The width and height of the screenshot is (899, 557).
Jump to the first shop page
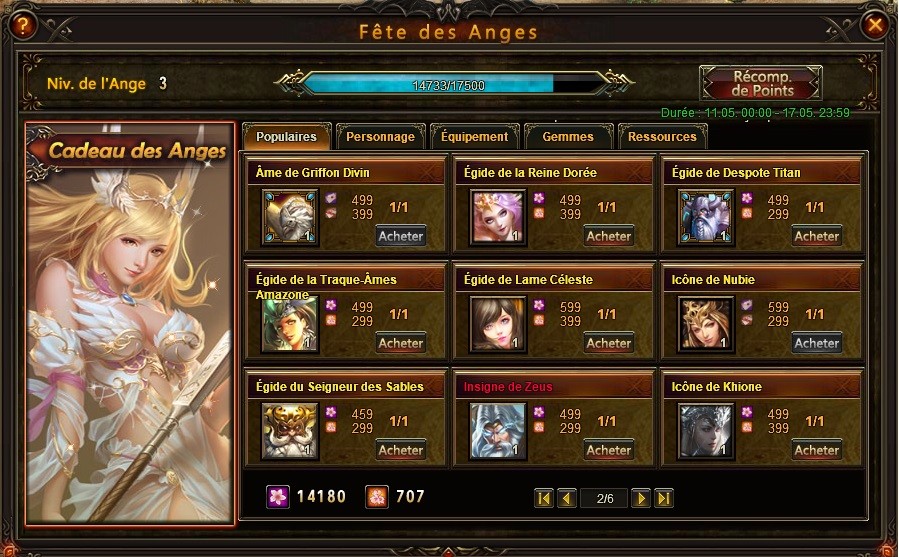point(544,498)
